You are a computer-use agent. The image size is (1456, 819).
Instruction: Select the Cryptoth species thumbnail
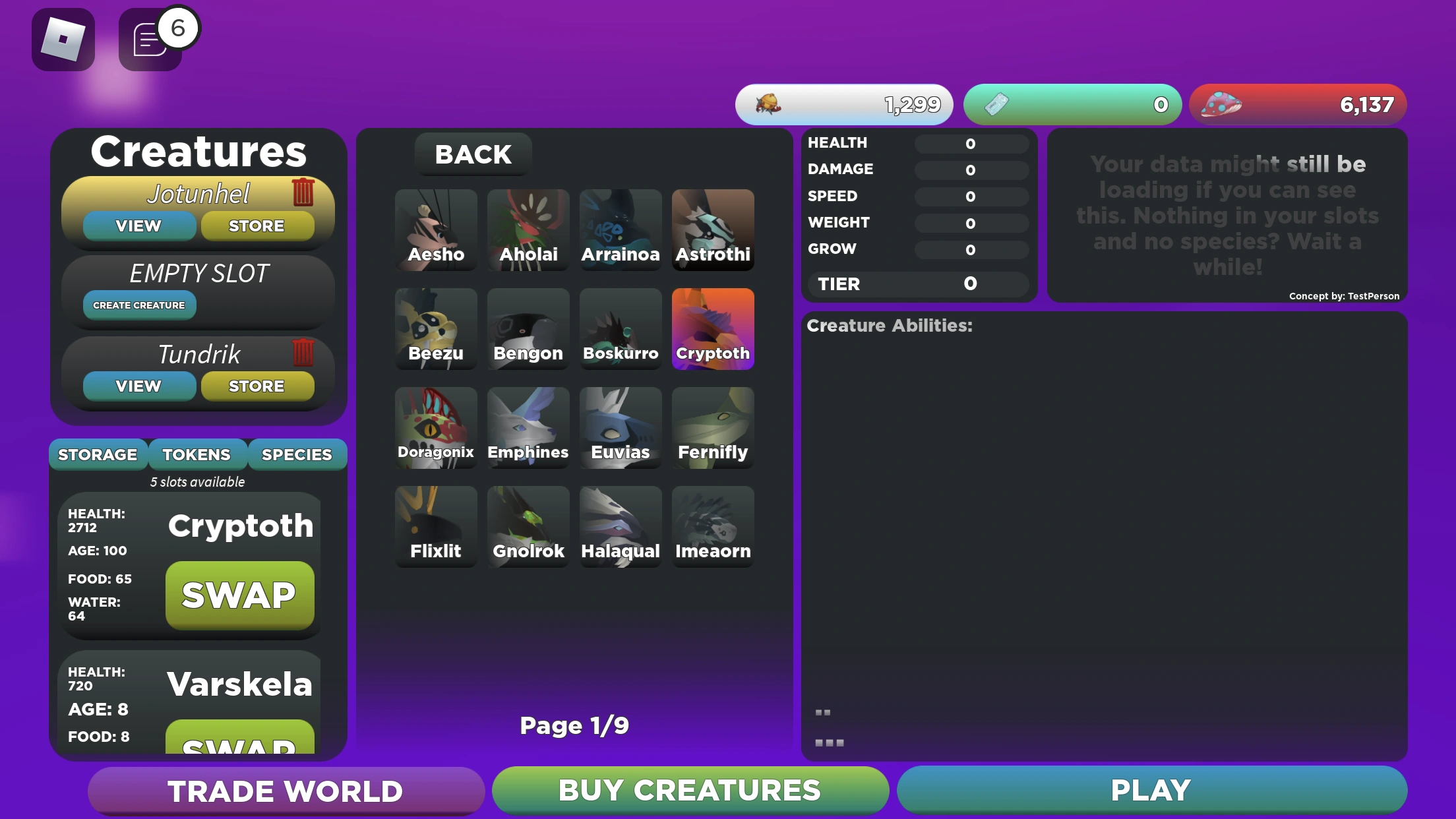click(x=713, y=328)
